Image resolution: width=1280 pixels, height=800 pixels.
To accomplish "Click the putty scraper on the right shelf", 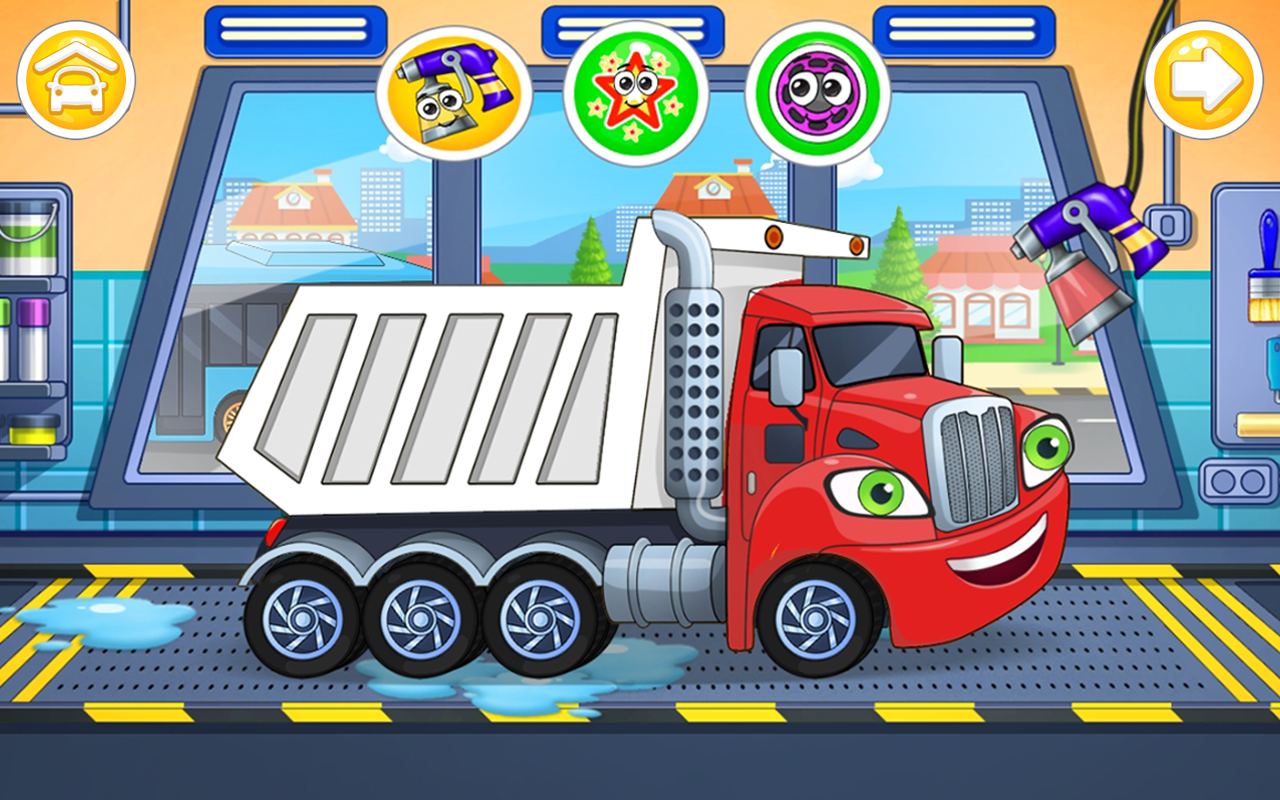I will (1272, 365).
